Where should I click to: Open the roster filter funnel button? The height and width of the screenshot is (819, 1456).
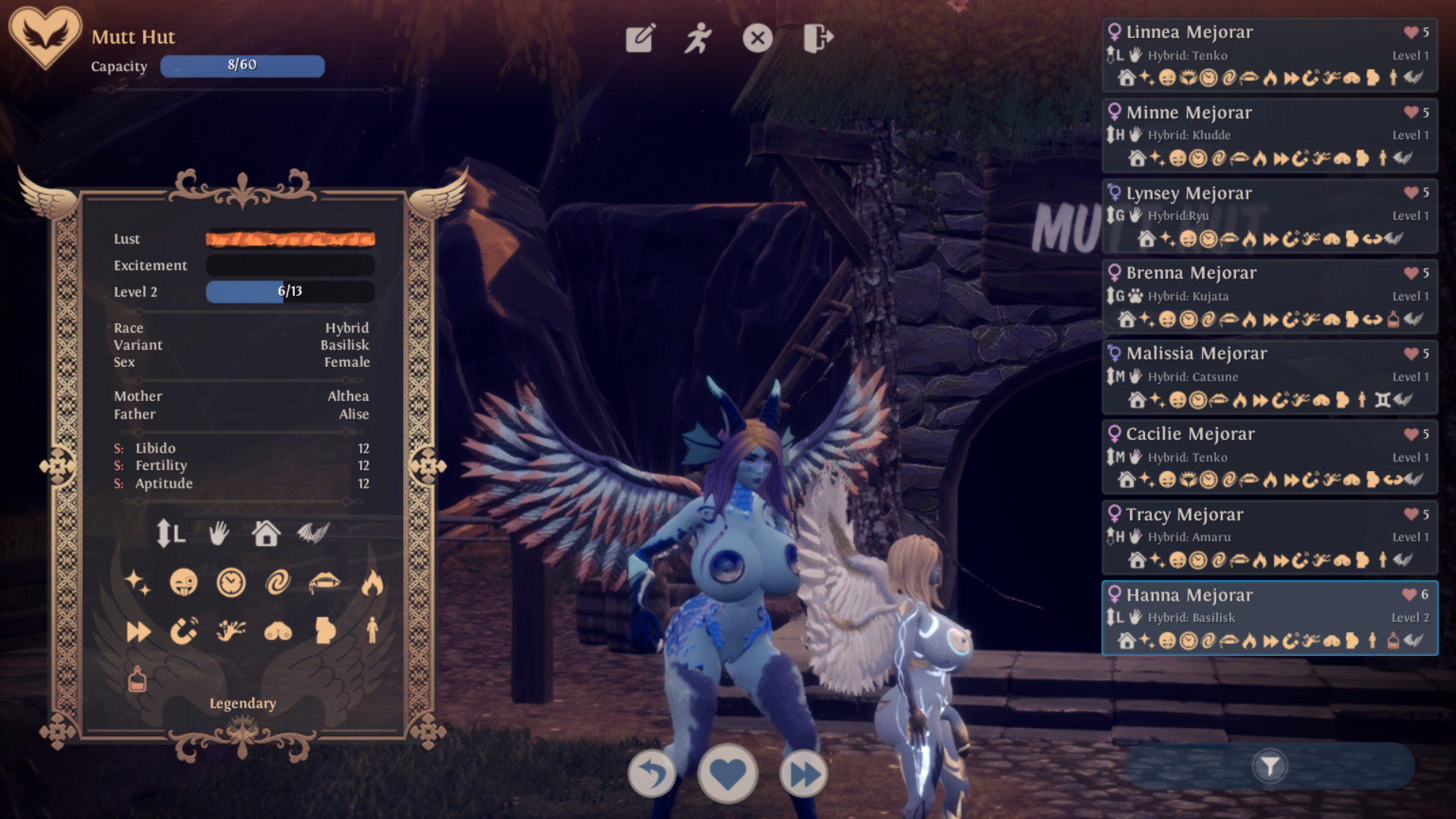(1270, 767)
